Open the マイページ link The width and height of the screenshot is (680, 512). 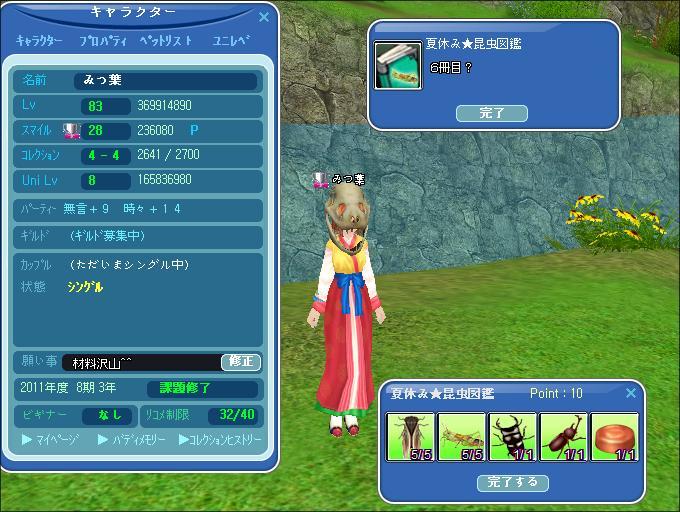click(x=51, y=439)
